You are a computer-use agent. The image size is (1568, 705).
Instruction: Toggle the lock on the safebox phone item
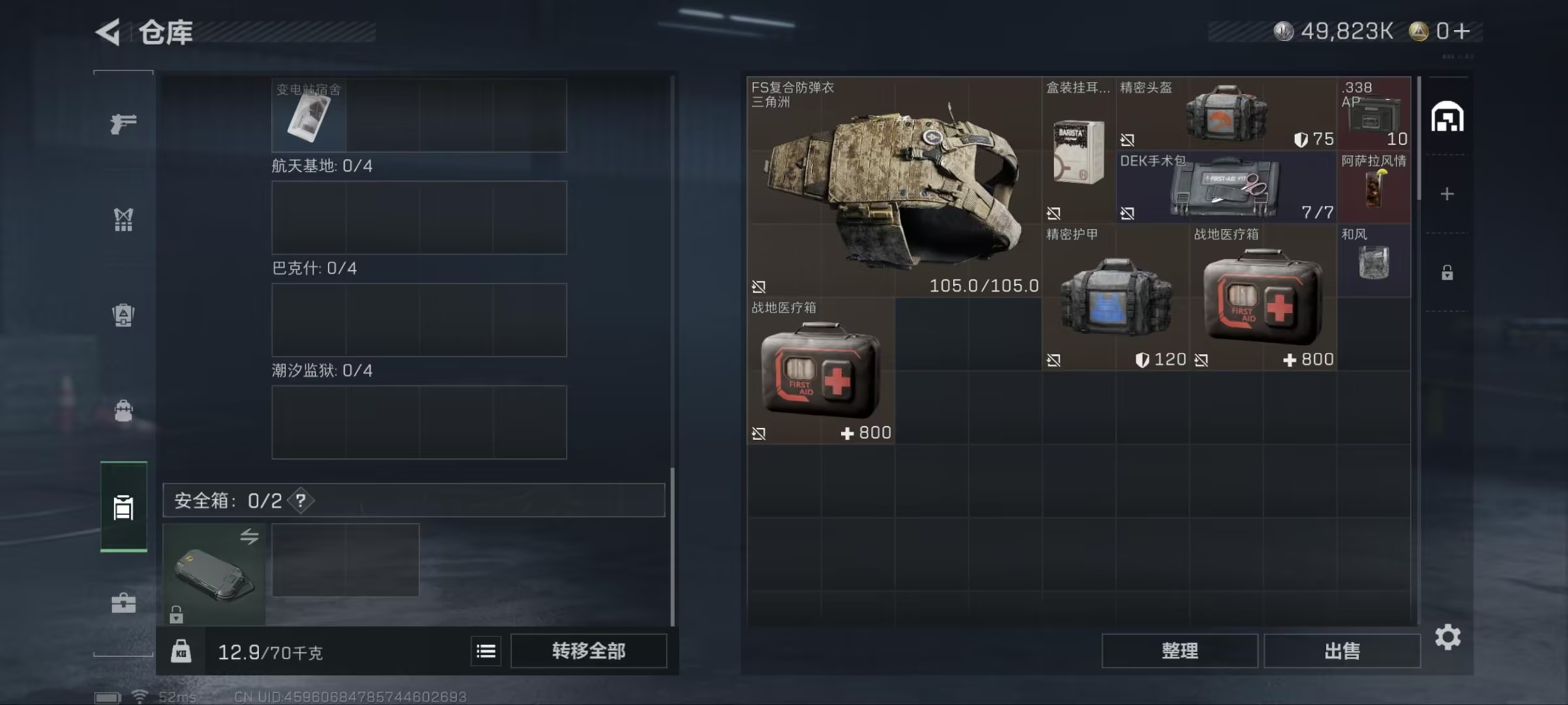[x=176, y=614]
